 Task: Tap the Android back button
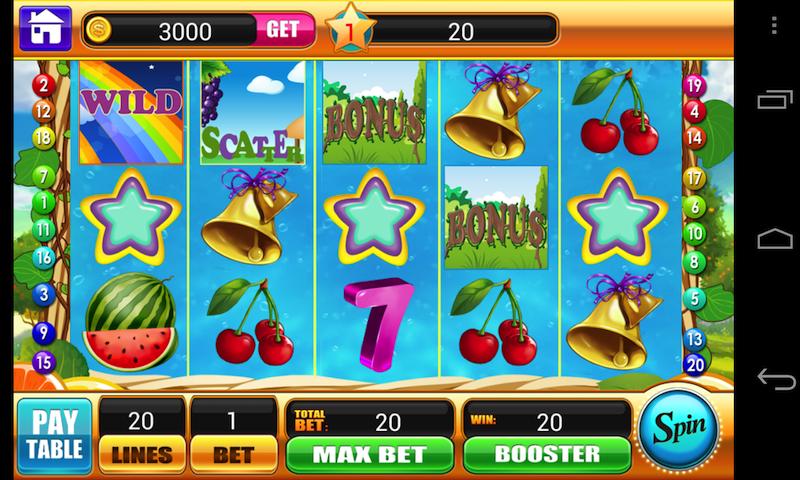pyautogui.click(x=775, y=378)
